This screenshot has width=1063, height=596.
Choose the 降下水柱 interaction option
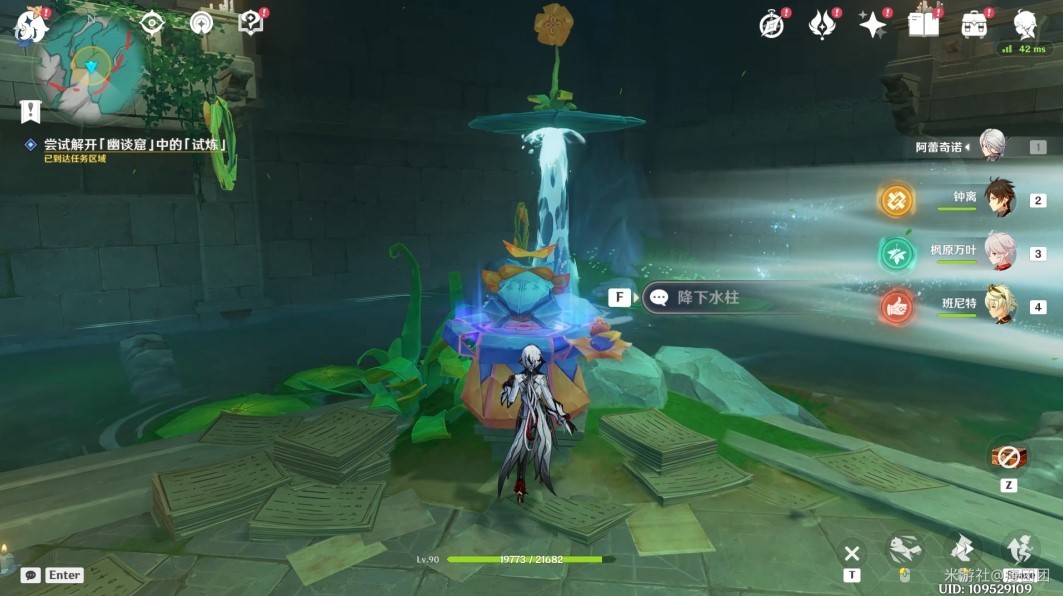[x=708, y=297]
